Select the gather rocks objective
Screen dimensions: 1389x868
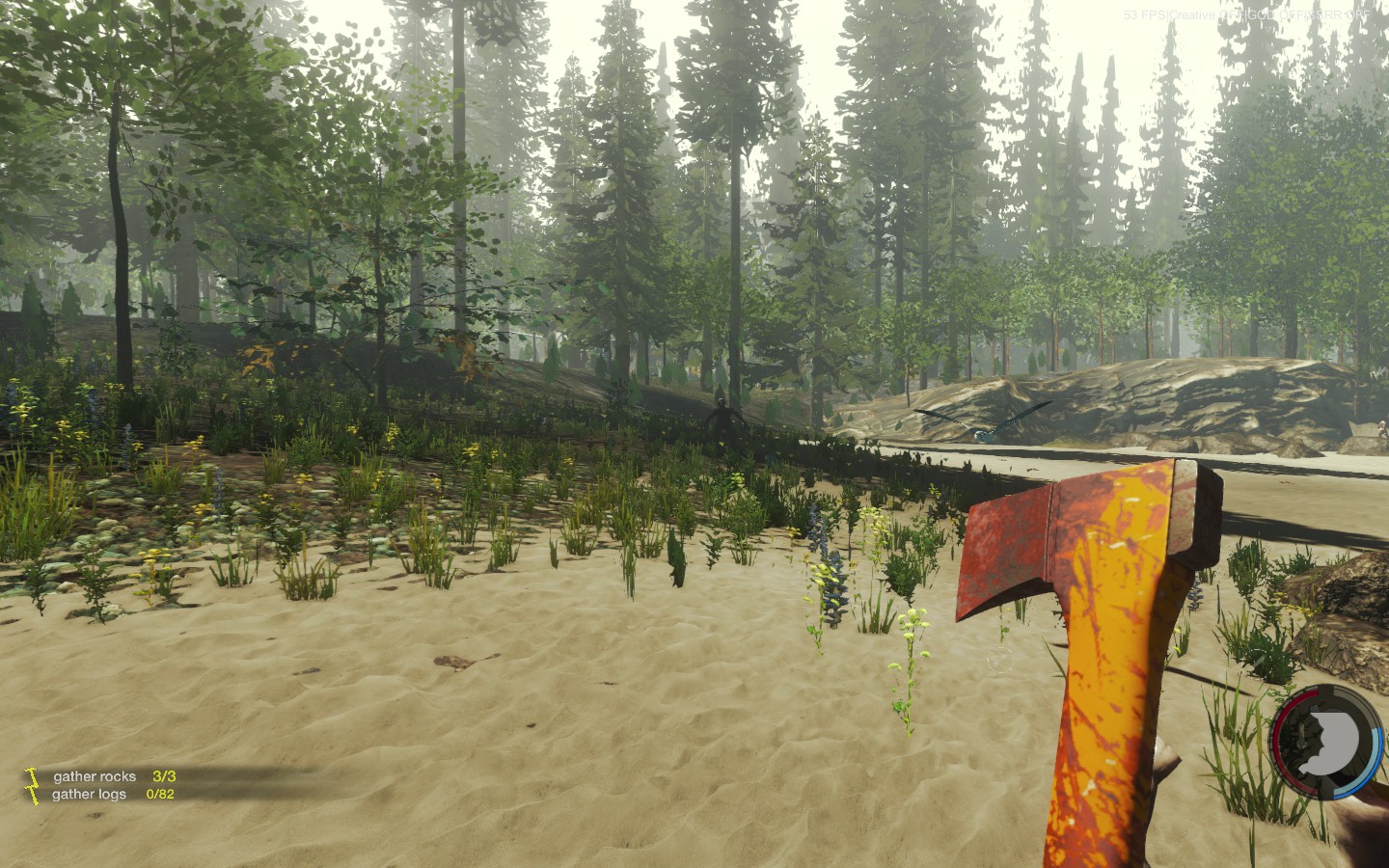point(95,776)
